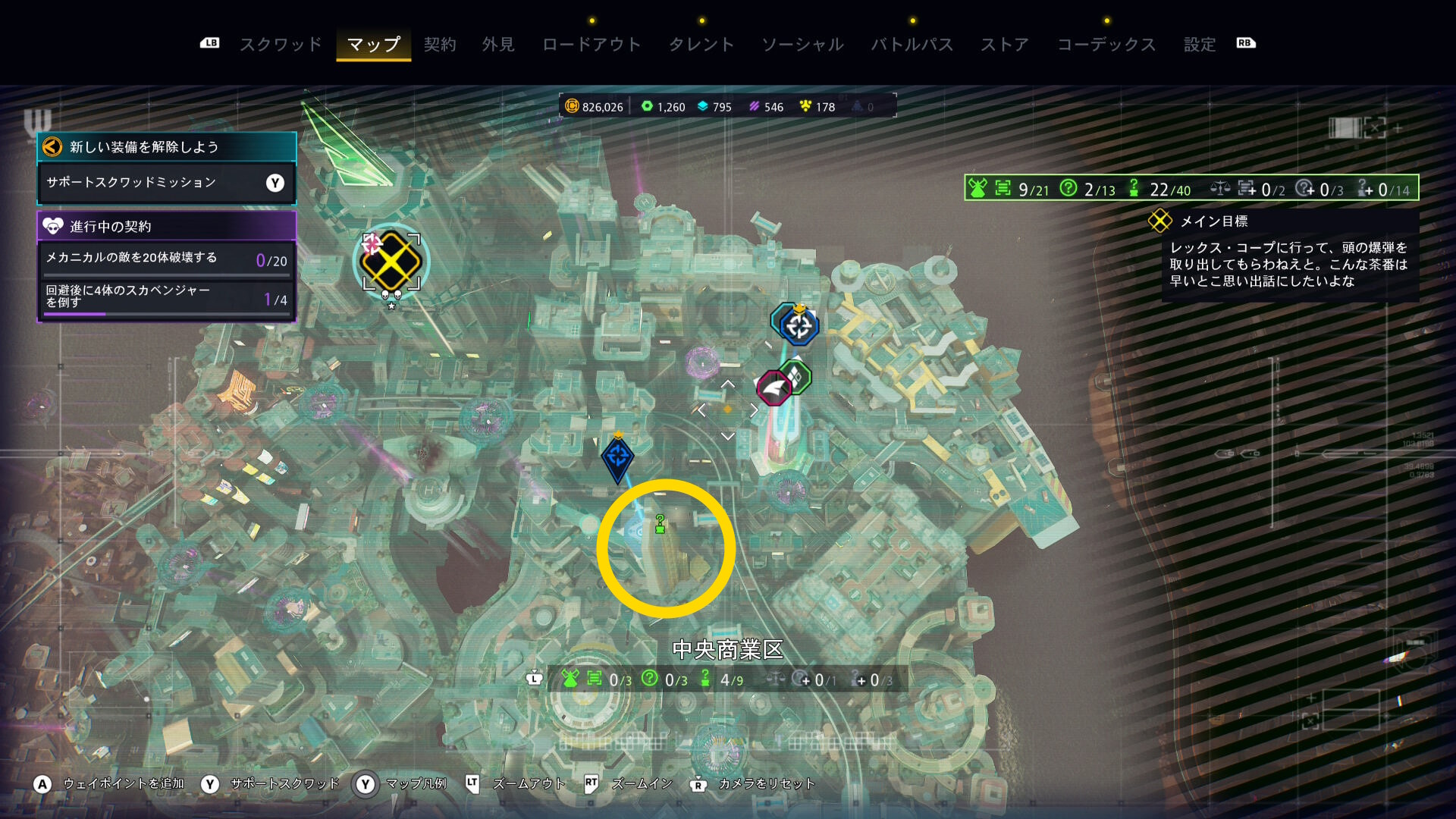Select the yellow X main objective marker
1456x819 pixels.
[391, 262]
